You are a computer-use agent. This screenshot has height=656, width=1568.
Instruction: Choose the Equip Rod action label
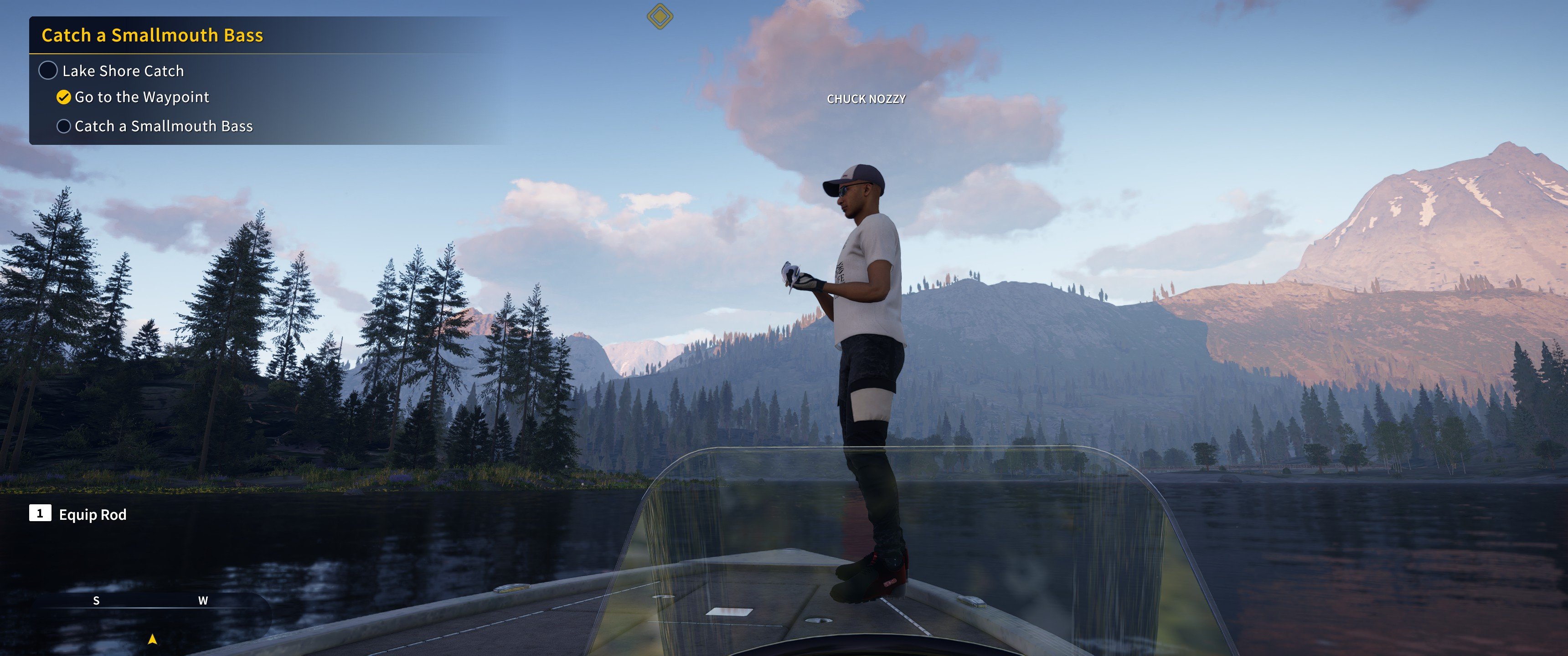93,515
